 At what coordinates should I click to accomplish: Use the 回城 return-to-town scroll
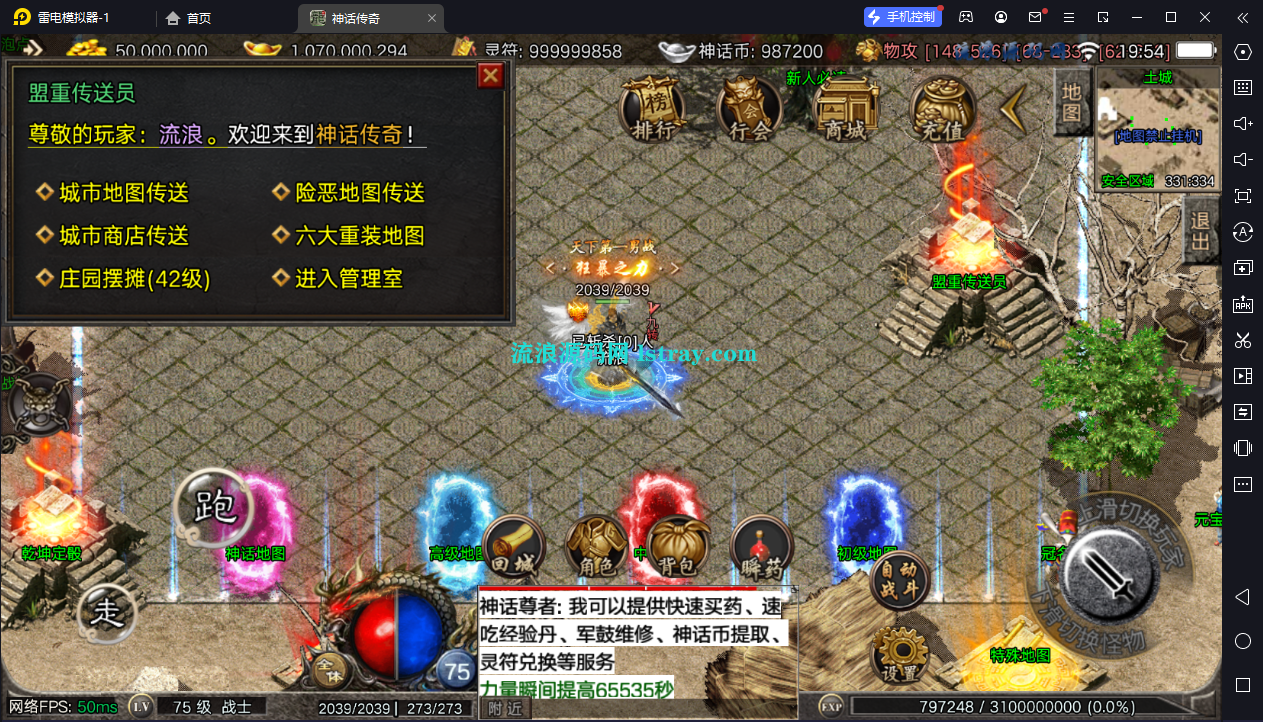[513, 548]
